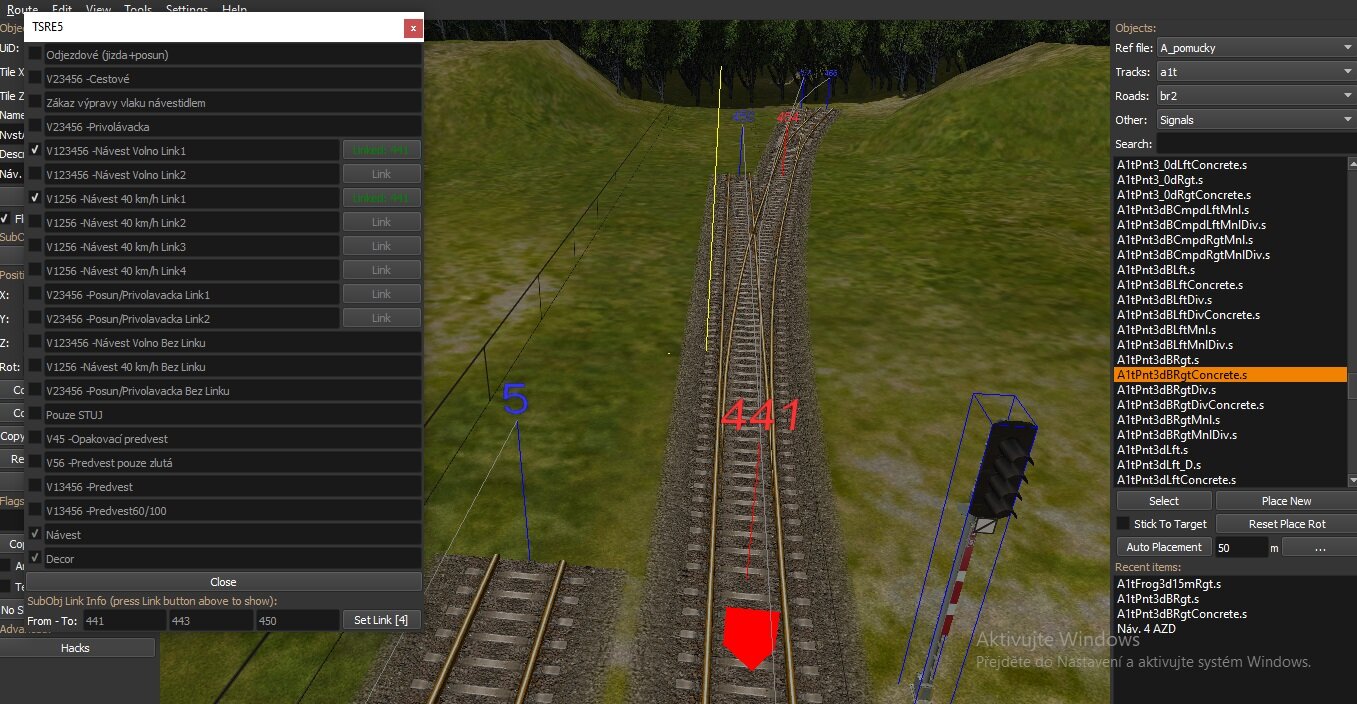Click the Hacks button
Image resolution: width=1357 pixels, height=704 pixels.
click(75, 648)
